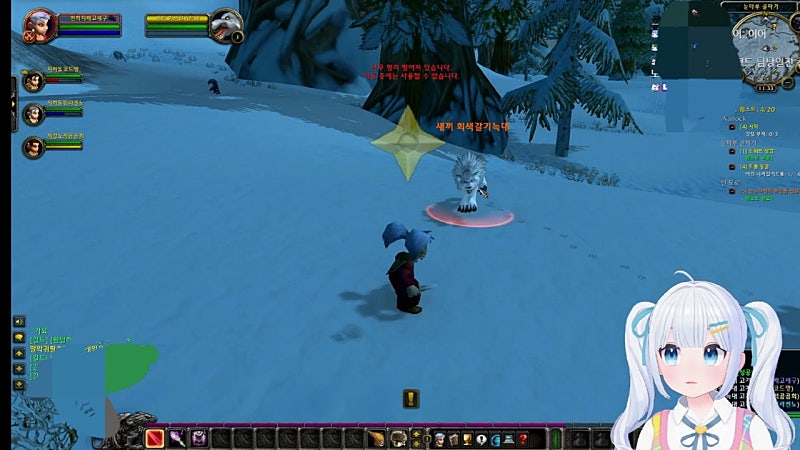Activate the red attack ability in the action bar
The width and height of the screenshot is (800, 450).
pos(155,438)
